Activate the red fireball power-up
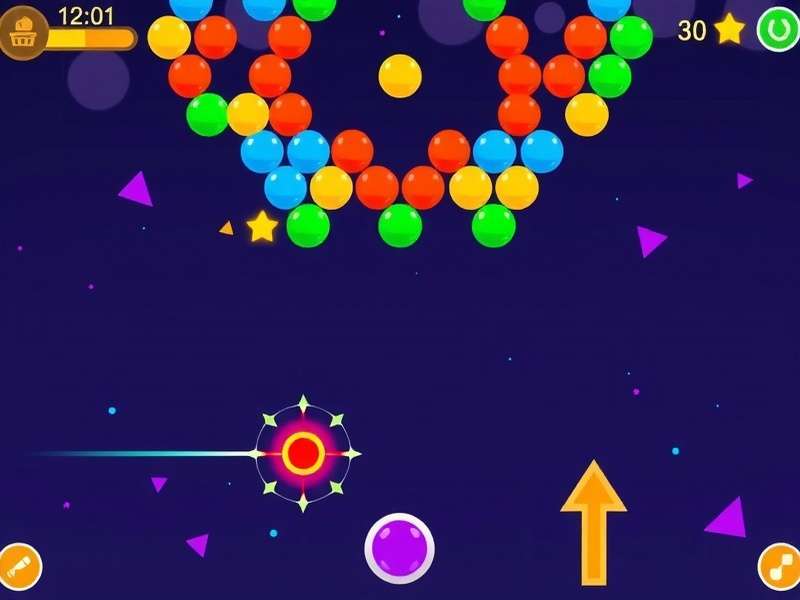The image size is (800, 600). pos(302,453)
